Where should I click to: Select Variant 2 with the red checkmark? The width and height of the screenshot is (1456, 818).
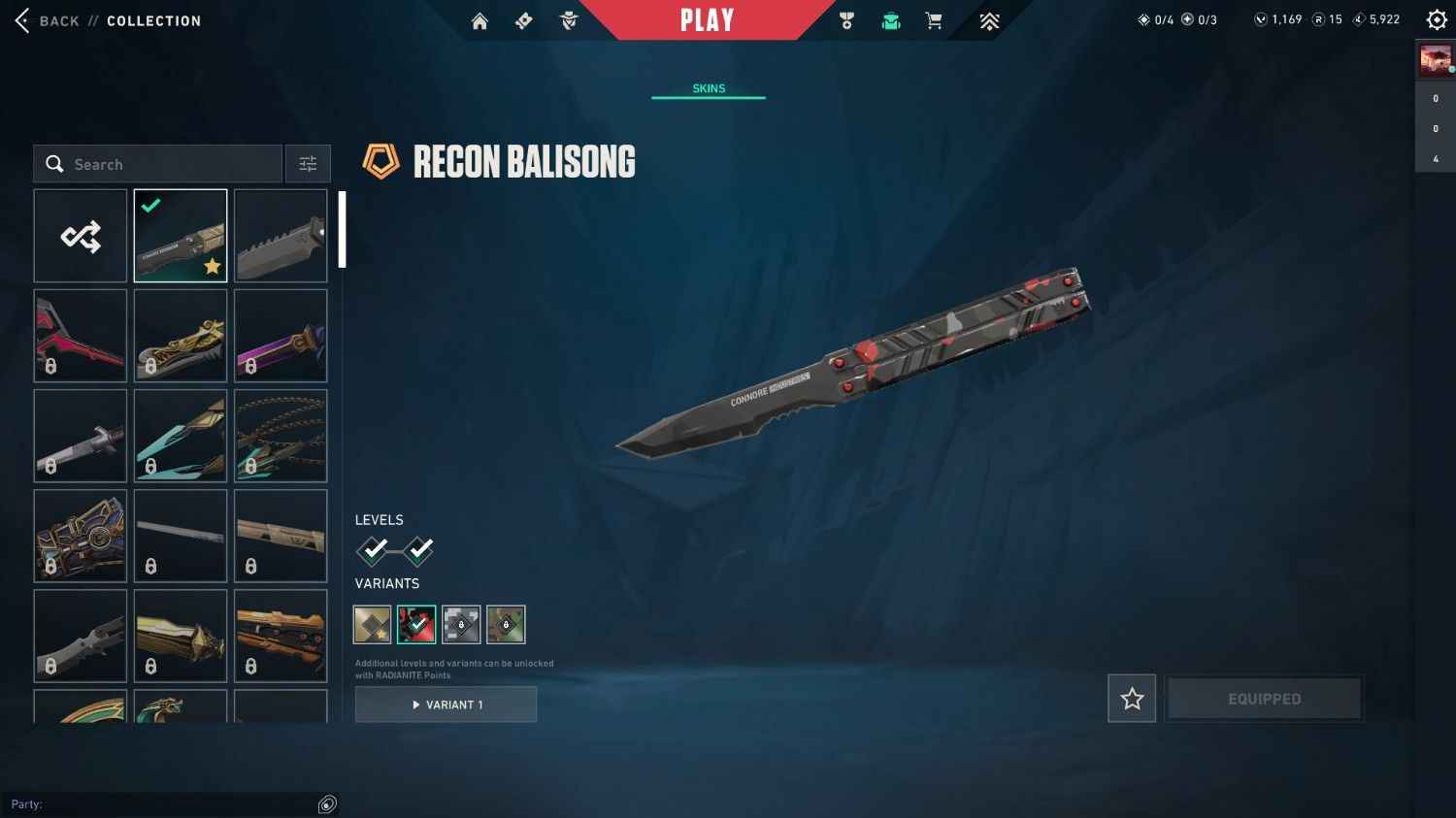[416, 624]
